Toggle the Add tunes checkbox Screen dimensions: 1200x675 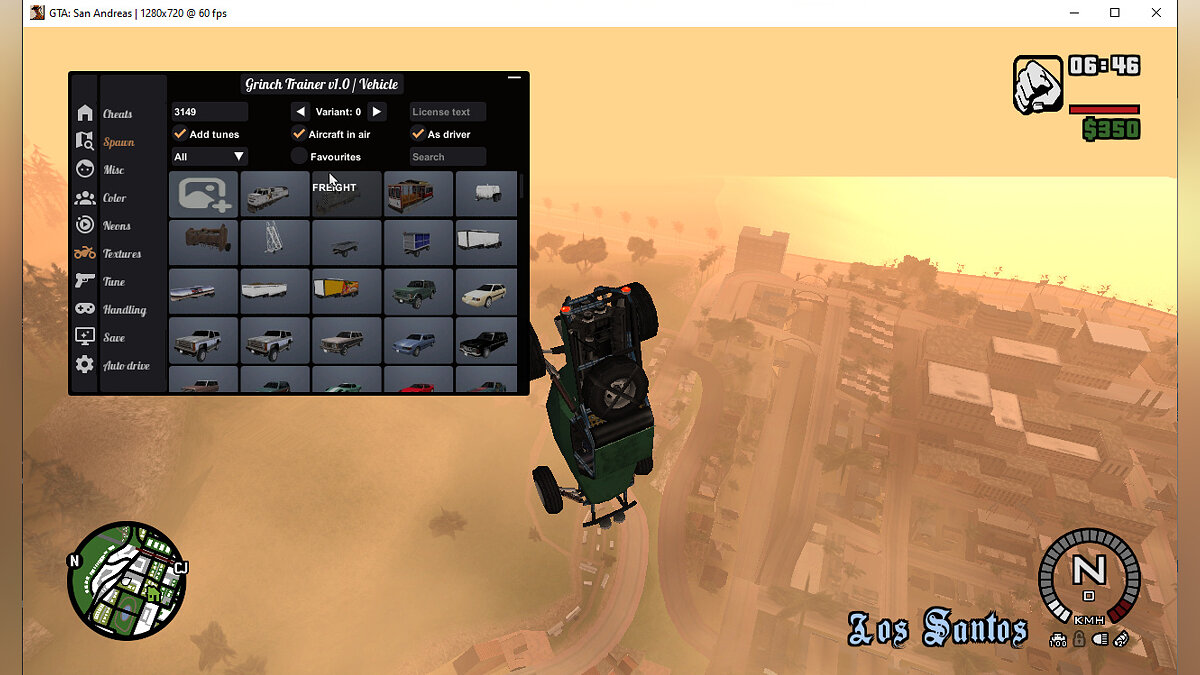tap(180, 134)
